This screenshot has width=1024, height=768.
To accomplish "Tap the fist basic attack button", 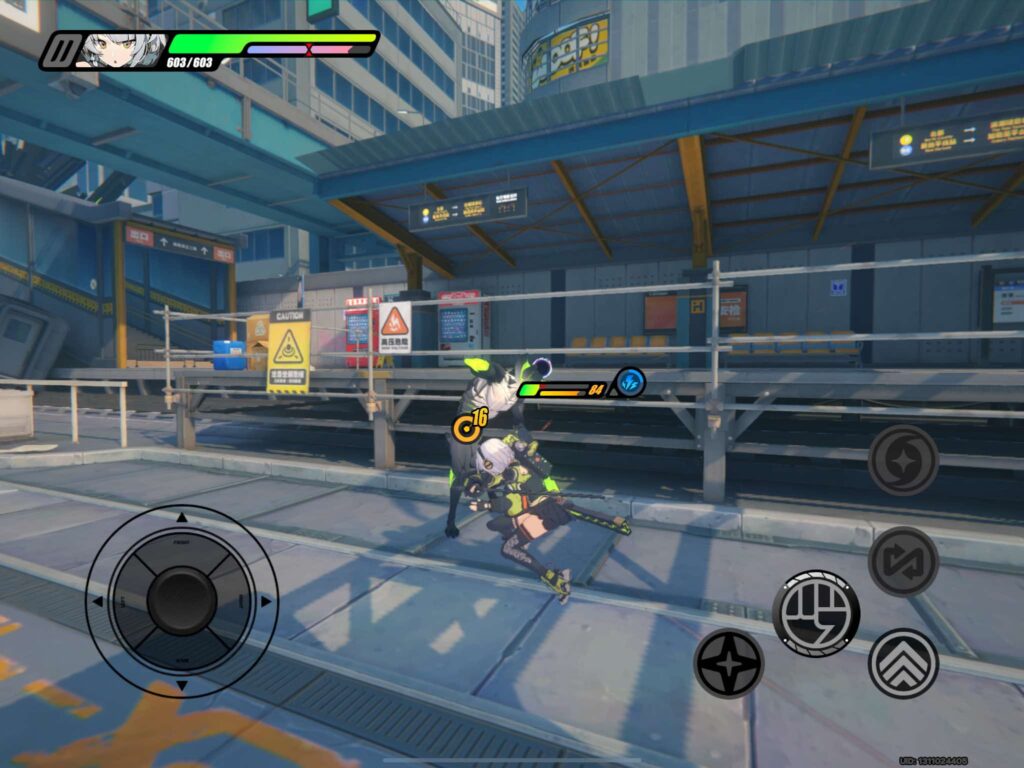I will point(815,613).
